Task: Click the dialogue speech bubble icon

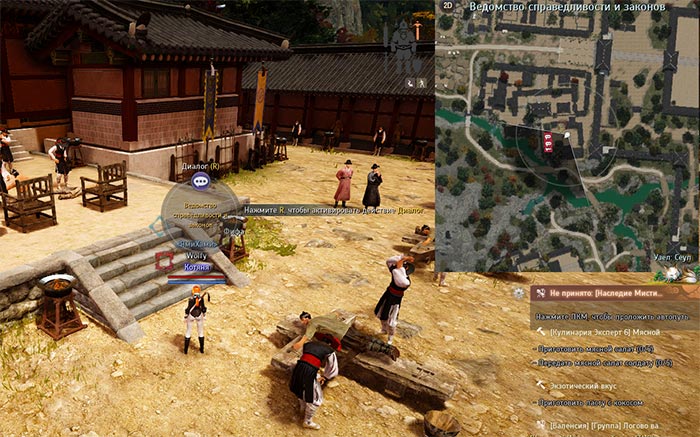Action: (x=200, y=181)
